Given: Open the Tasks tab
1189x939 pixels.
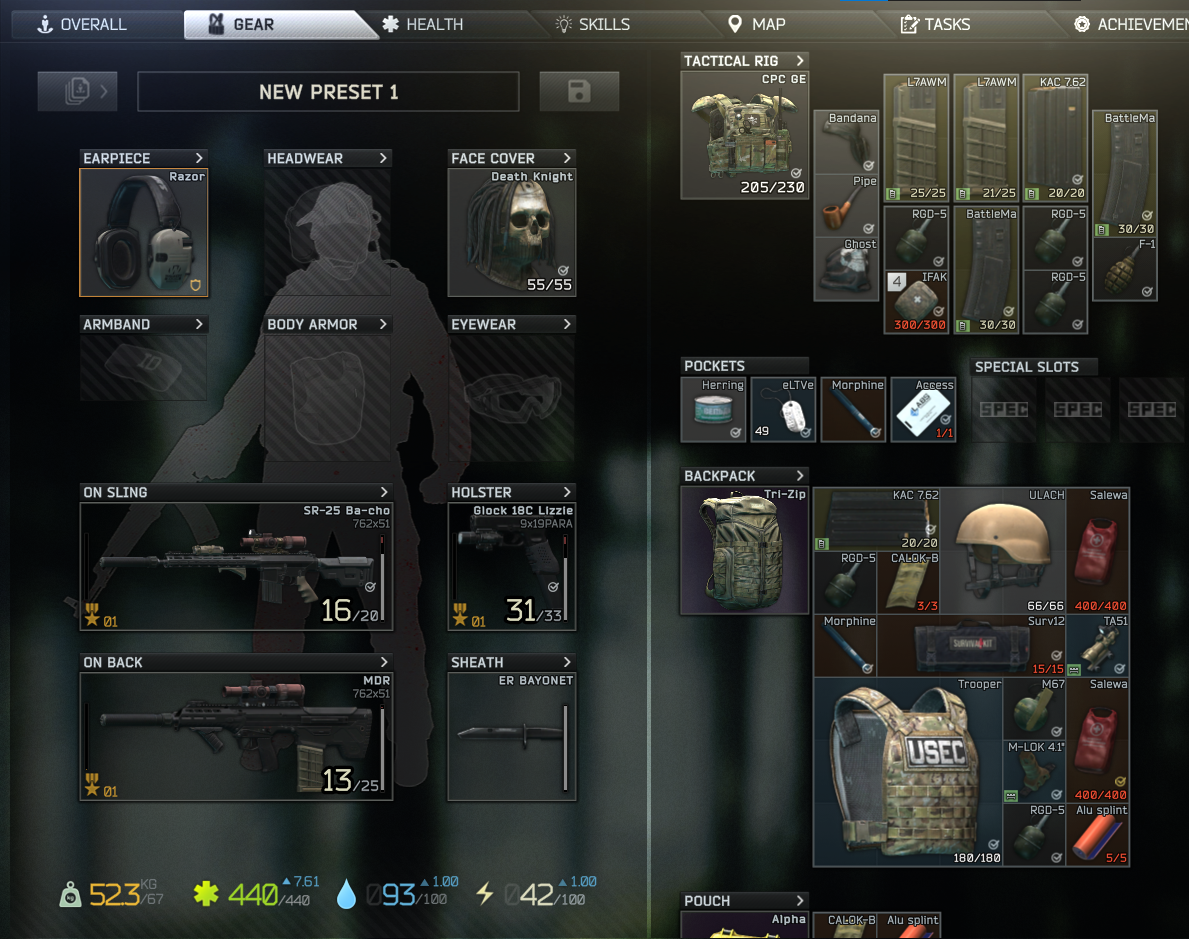Looking at the screenshot, I should pos(935,24).
